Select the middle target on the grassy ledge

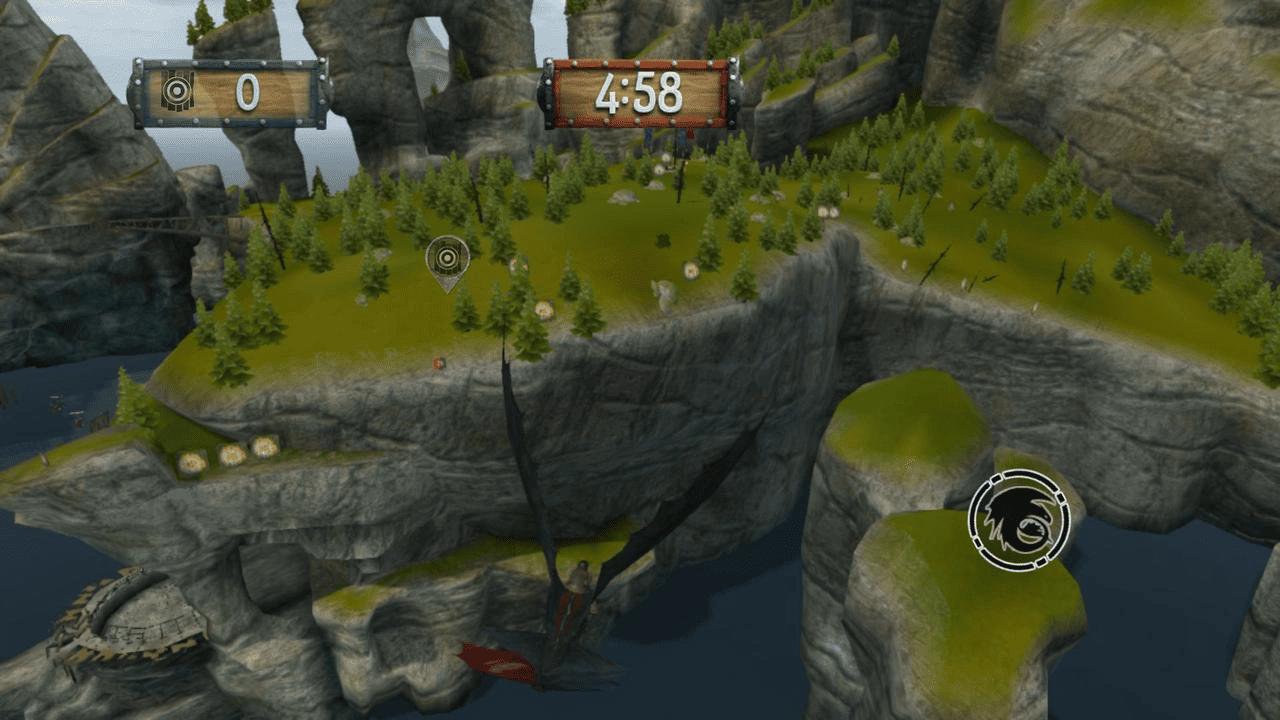point(230,452)
